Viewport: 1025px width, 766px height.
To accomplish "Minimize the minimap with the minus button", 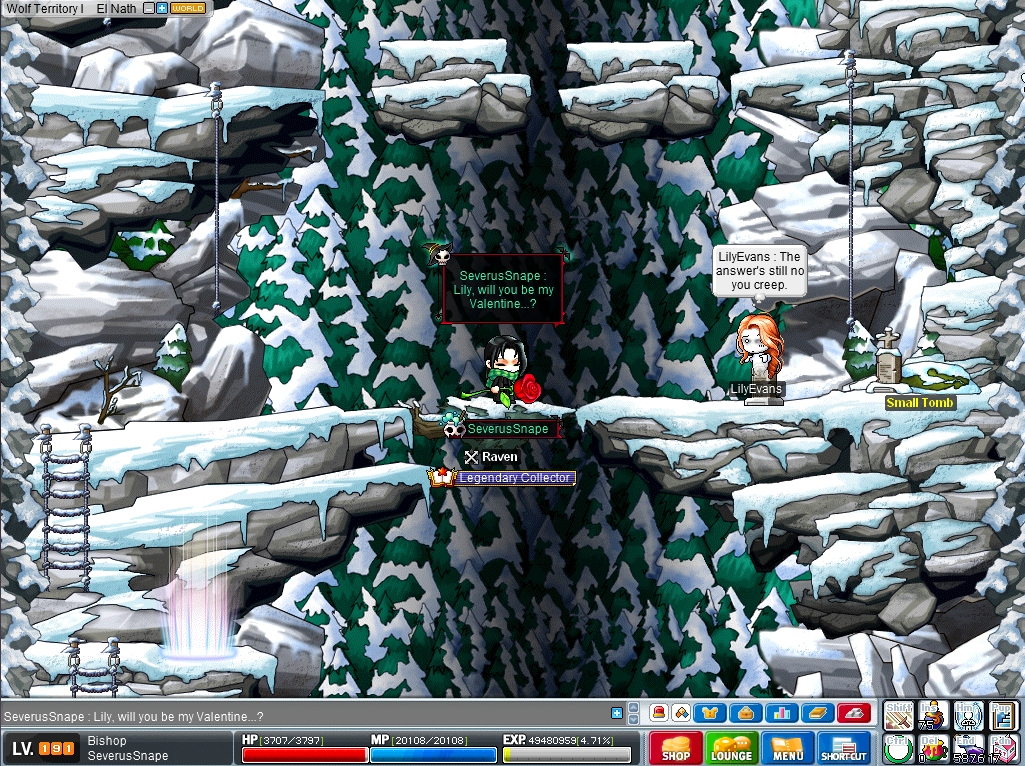I will point(149,8).
